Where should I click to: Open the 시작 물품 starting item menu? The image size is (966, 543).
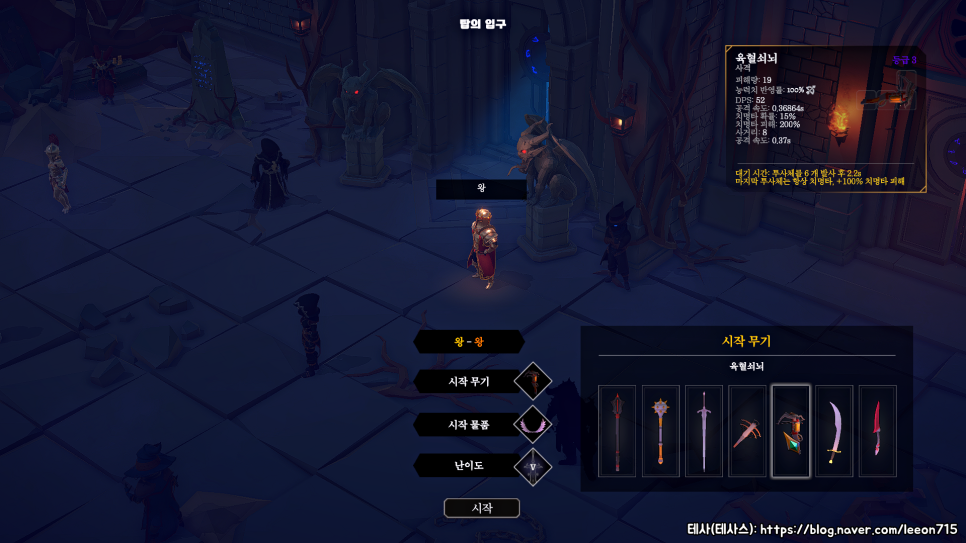click(469, 424)
